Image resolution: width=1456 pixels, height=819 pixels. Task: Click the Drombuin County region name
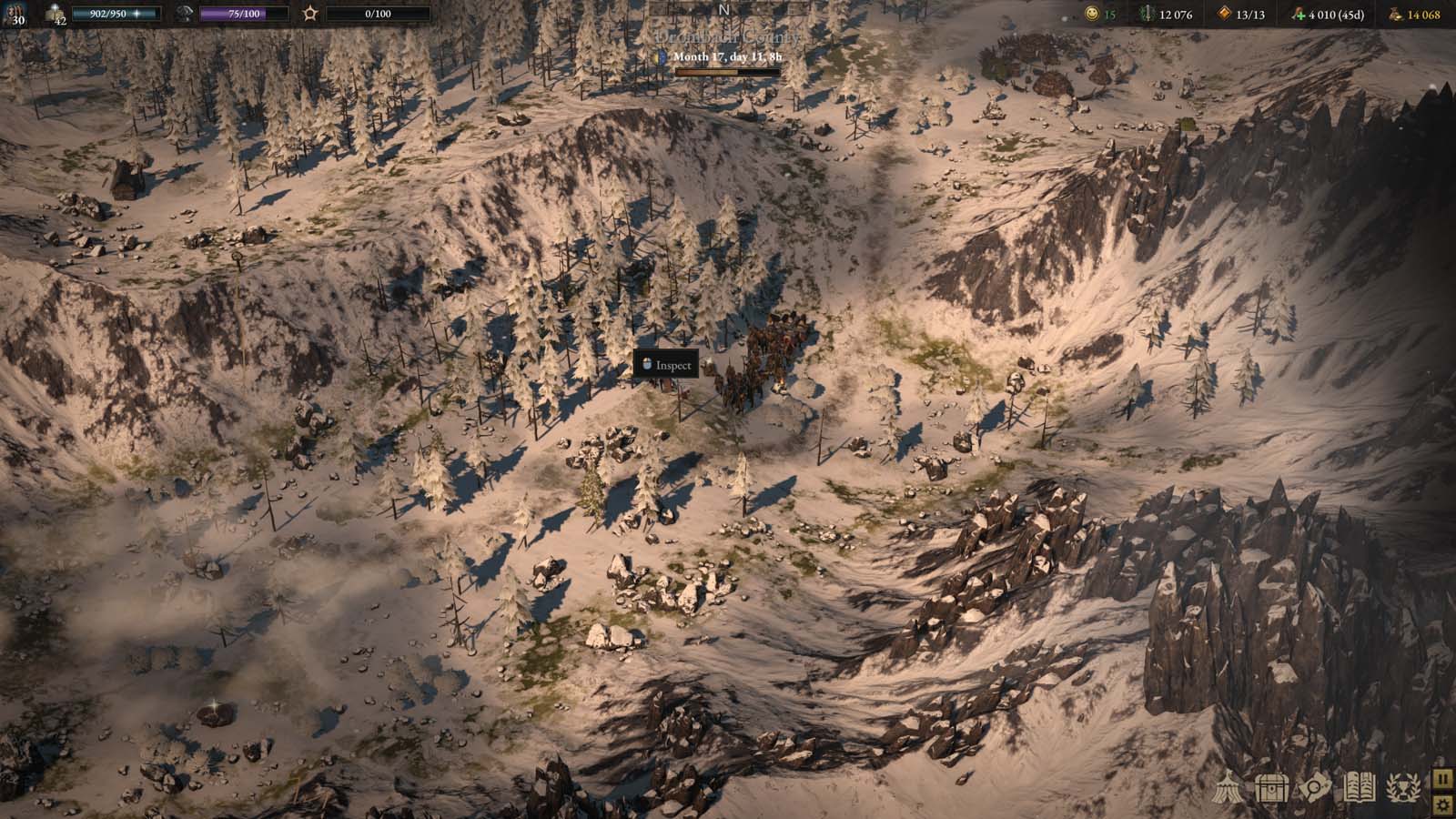click(x=728, y=39)
